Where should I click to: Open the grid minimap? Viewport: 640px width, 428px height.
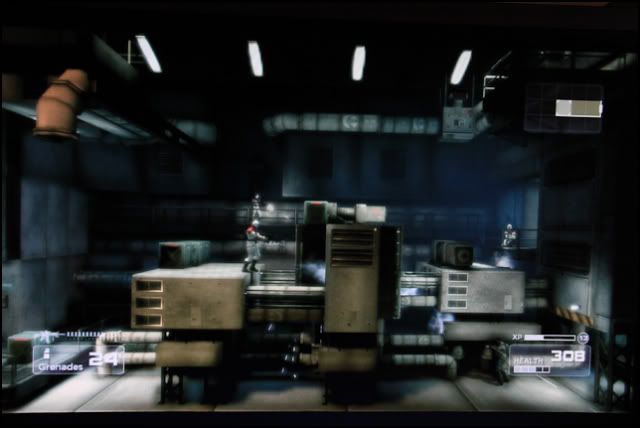click(x=564, y=108)
